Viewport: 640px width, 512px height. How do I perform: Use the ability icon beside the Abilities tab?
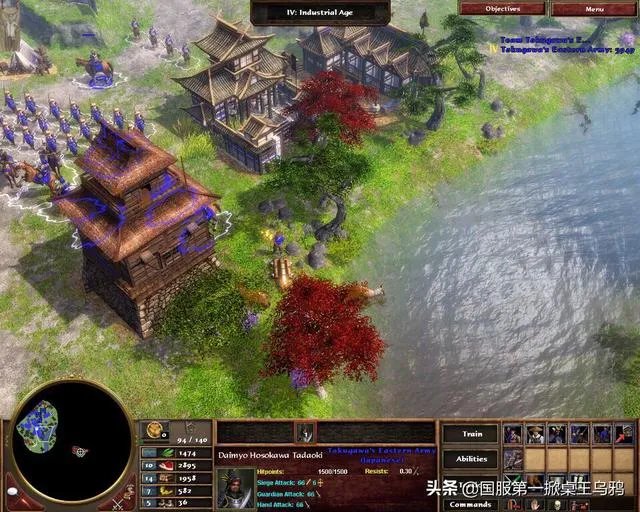513,459
